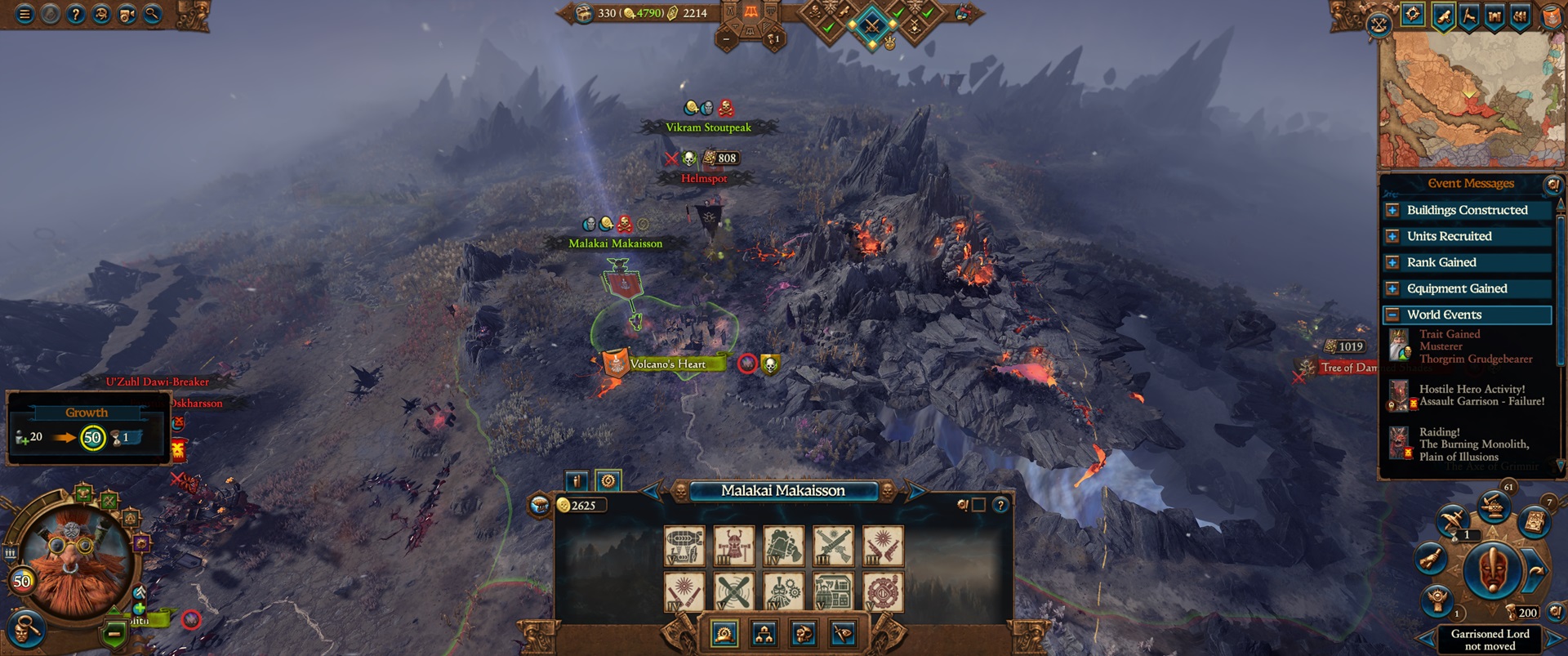1568x656 pixels.
Task: Expand the Units Recruited event category
Action: pos(1393,236)
